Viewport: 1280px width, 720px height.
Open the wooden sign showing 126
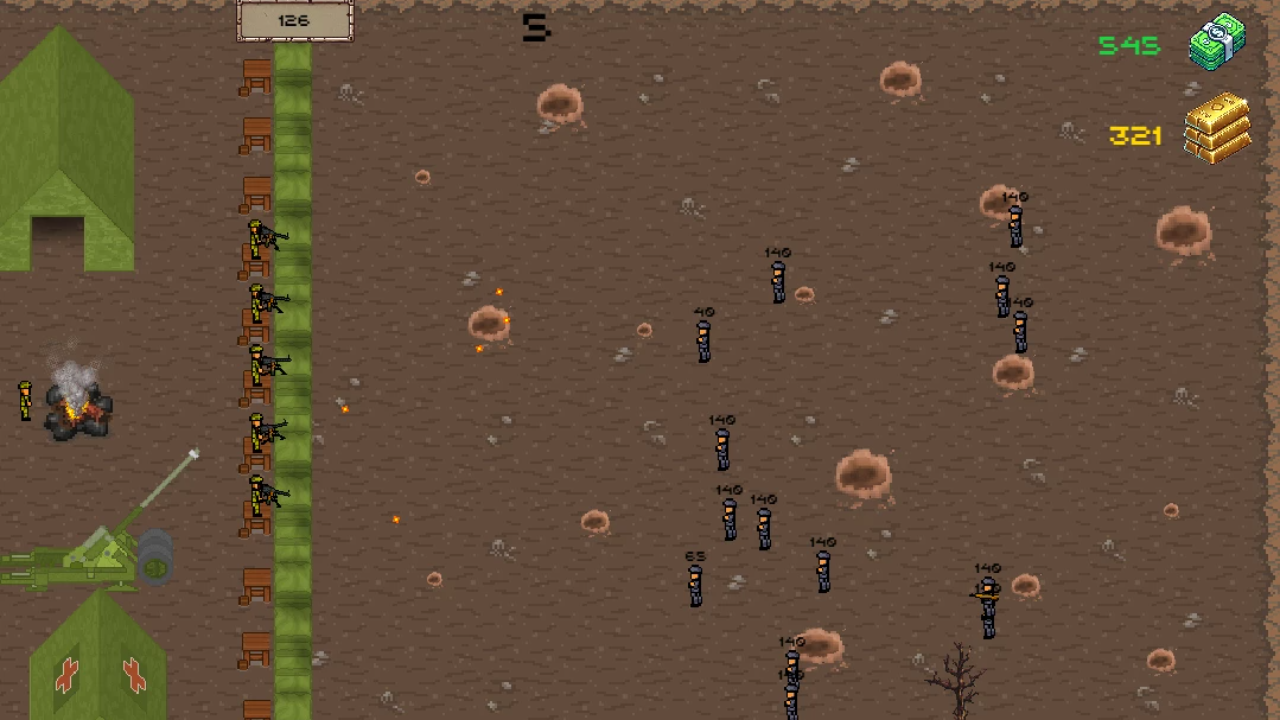294,20
